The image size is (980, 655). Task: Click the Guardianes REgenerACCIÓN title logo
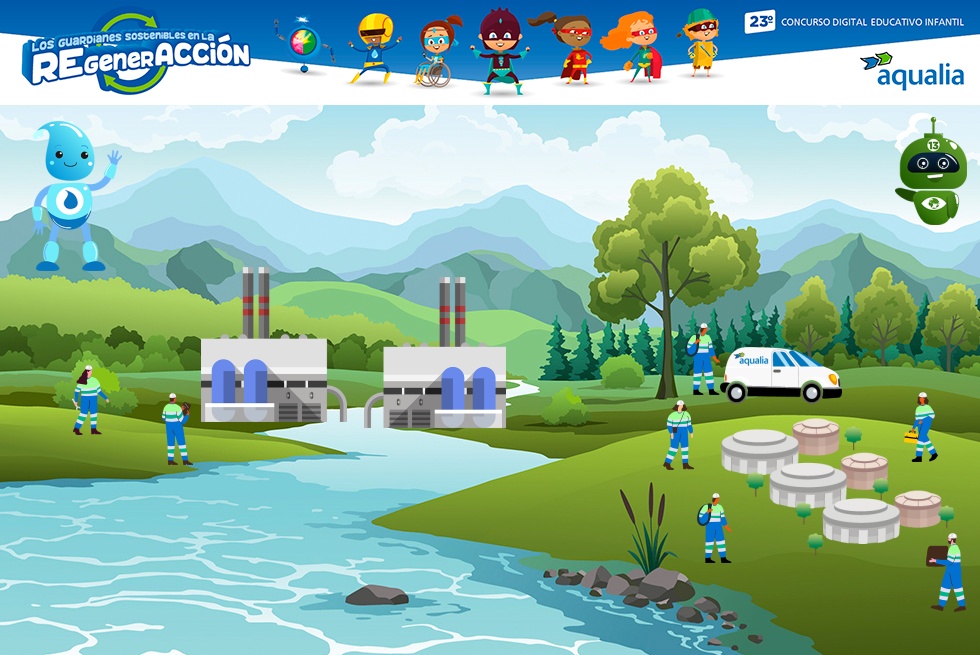(136, 53)
